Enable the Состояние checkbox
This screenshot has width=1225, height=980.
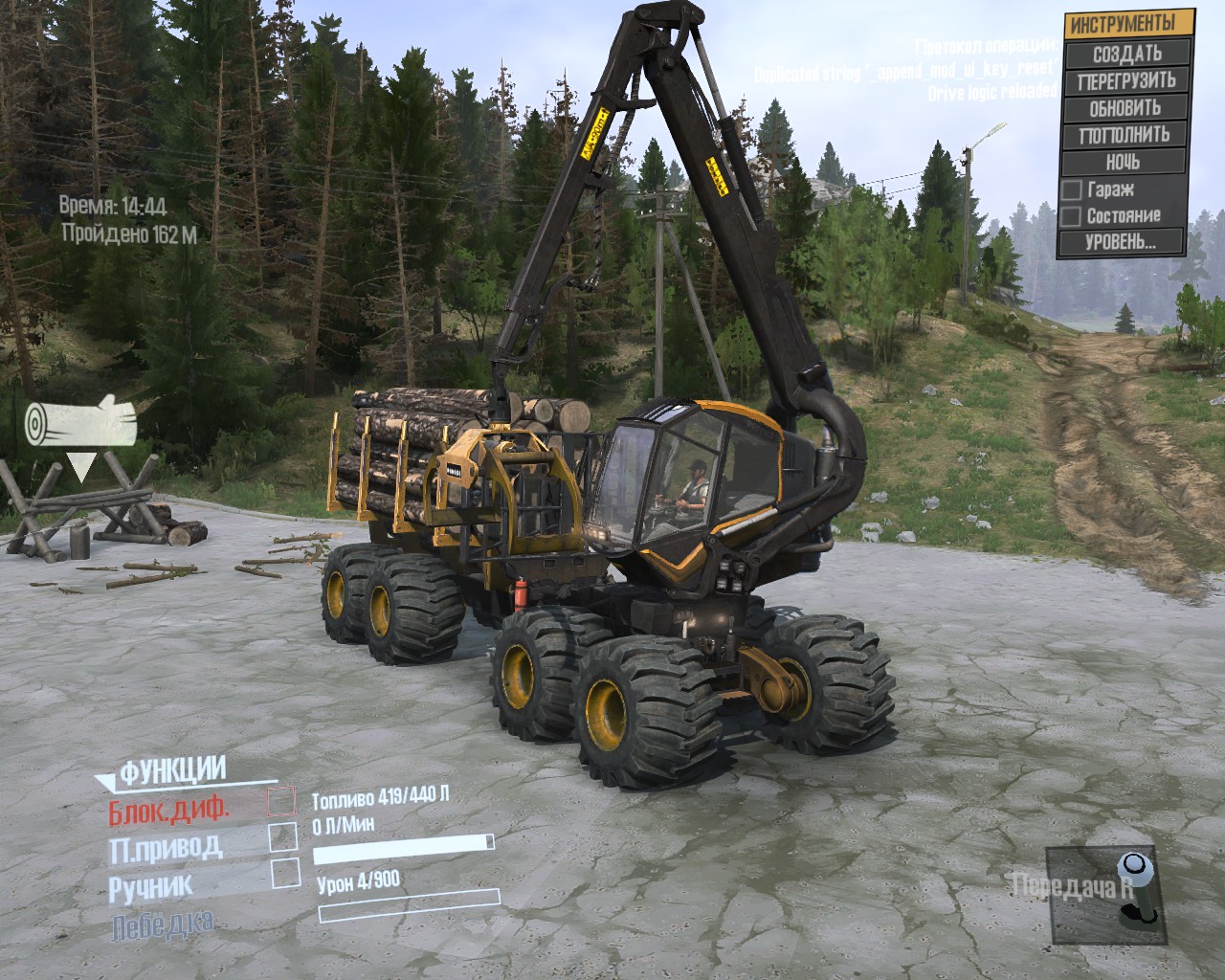tap(1072, 215)
